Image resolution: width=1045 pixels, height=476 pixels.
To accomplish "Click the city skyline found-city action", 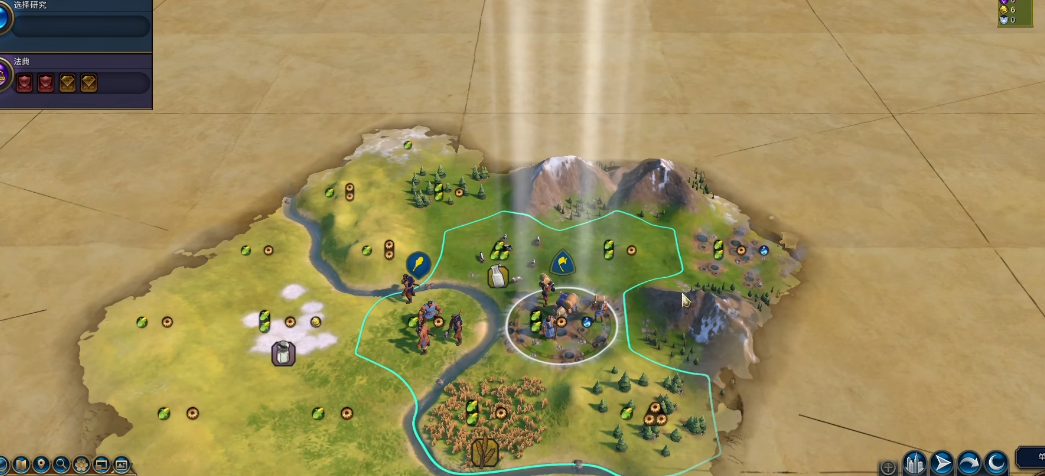I will pos(915,463).
